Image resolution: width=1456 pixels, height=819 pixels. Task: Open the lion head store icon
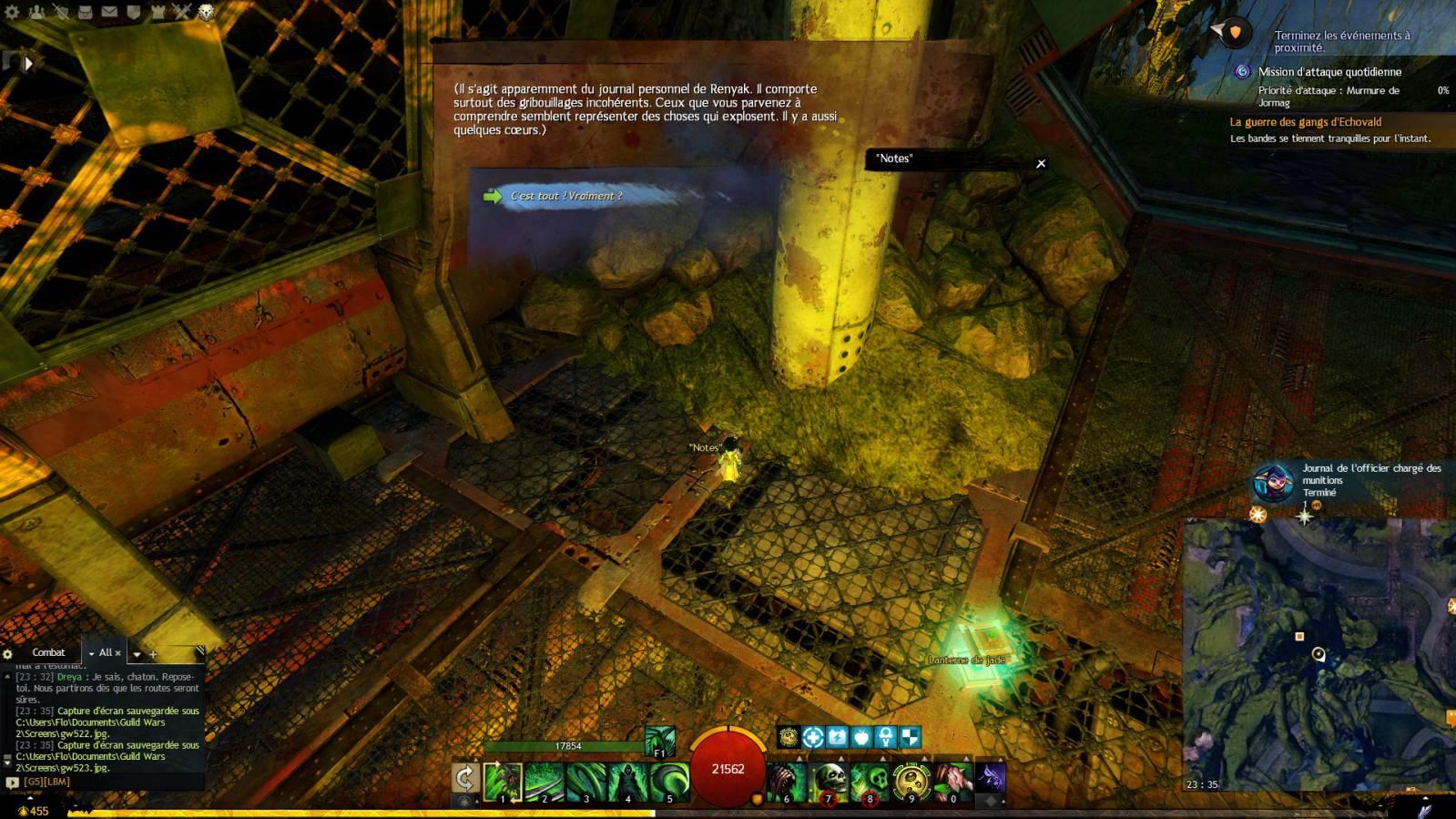coord(207,12)
